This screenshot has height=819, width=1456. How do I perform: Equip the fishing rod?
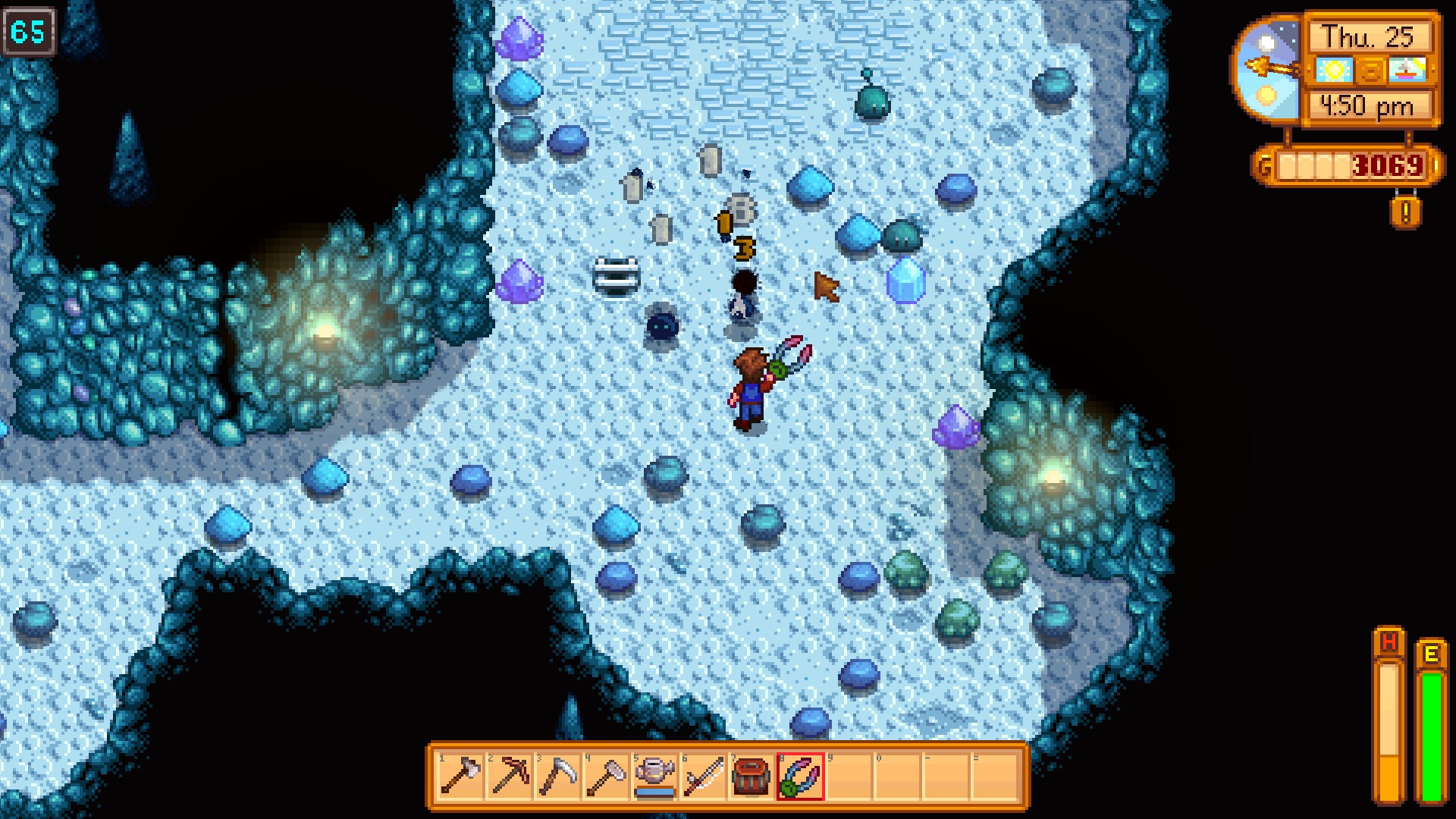[703, 776]
